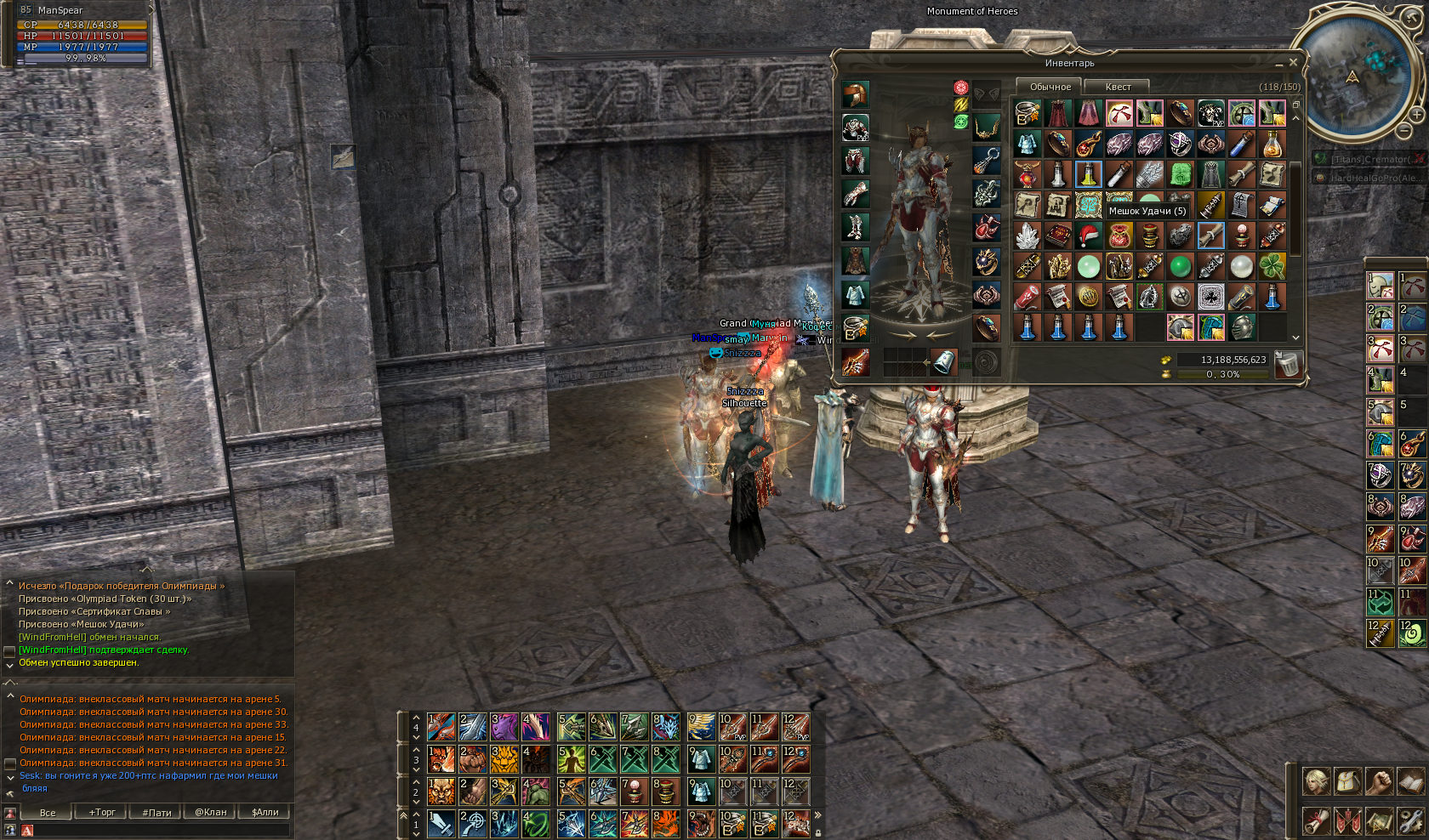Open the inventory trash bin
The width and height of the screenshot is (1429, 840).
coord(1288,364)
